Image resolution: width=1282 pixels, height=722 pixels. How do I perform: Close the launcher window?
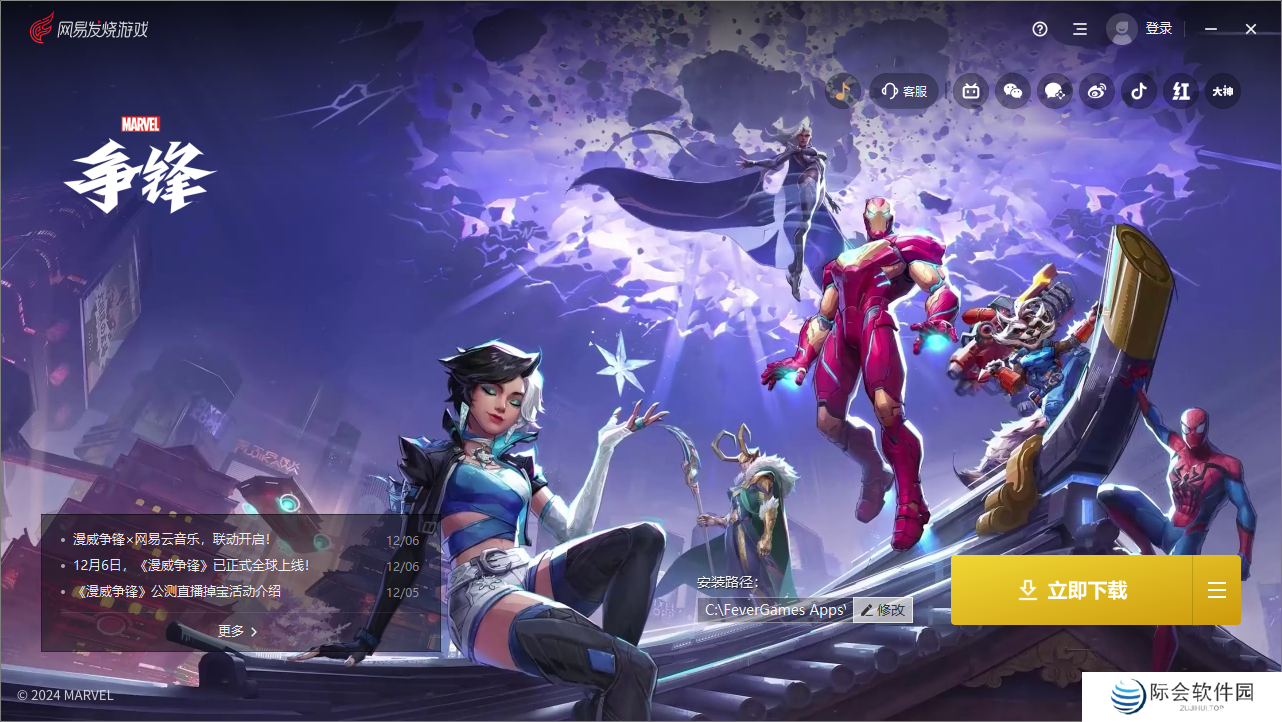[1251, 29]
